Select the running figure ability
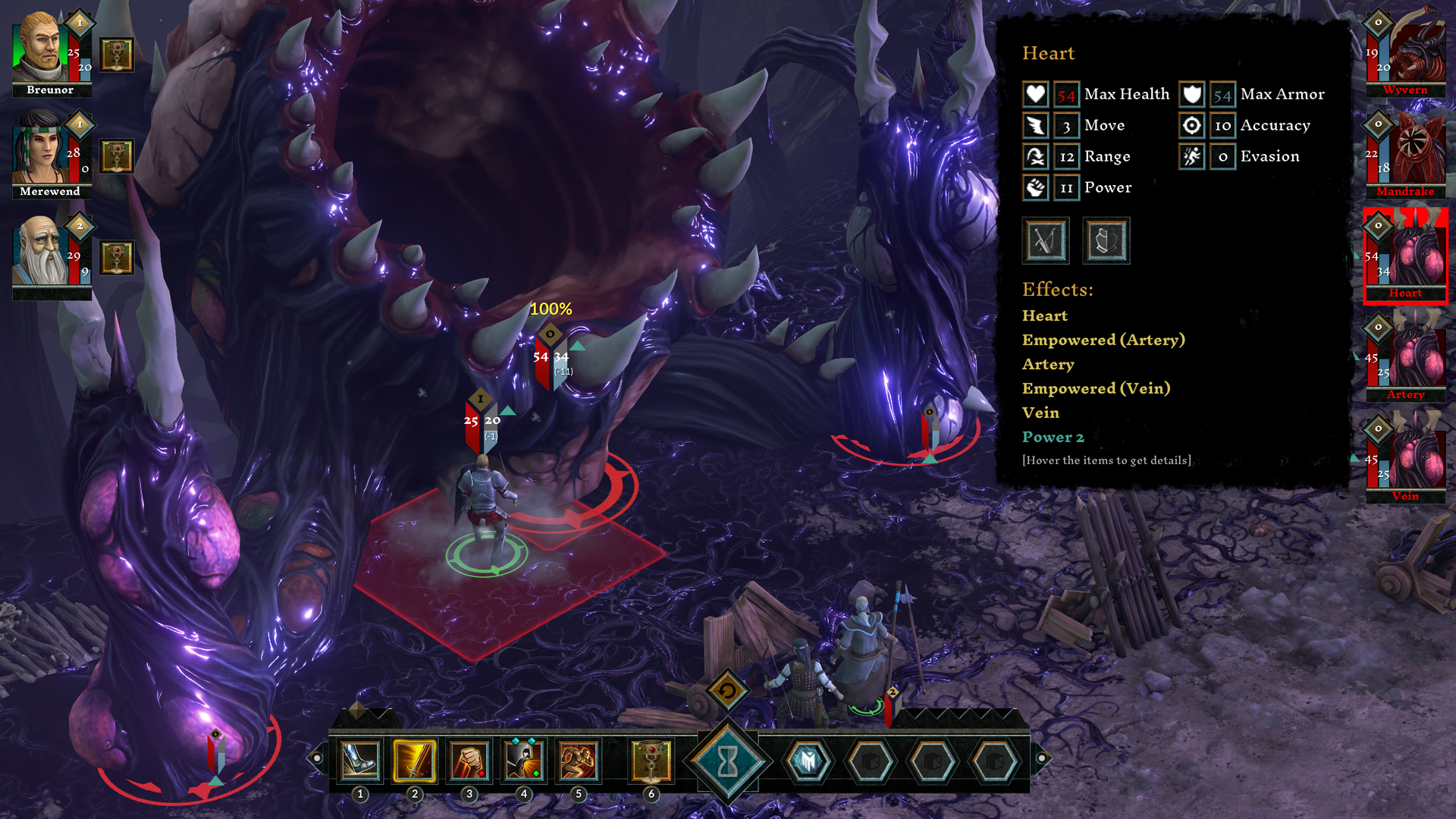The height and width of the screenshot is (819, 1456). 579,761
